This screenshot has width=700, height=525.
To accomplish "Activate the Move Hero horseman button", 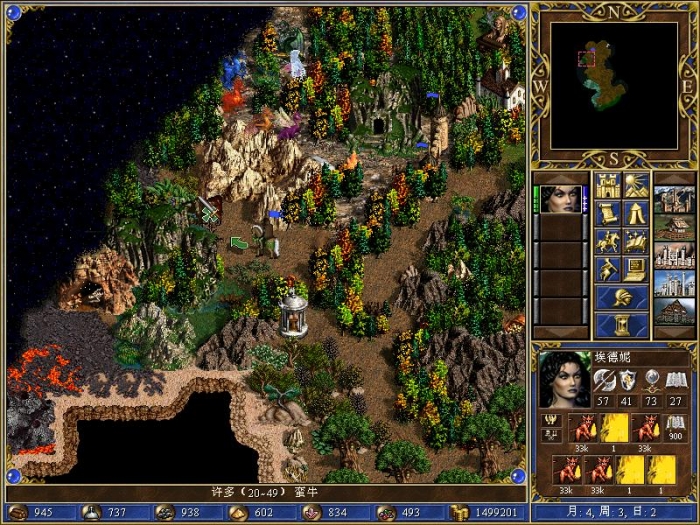I will point(608,242).
